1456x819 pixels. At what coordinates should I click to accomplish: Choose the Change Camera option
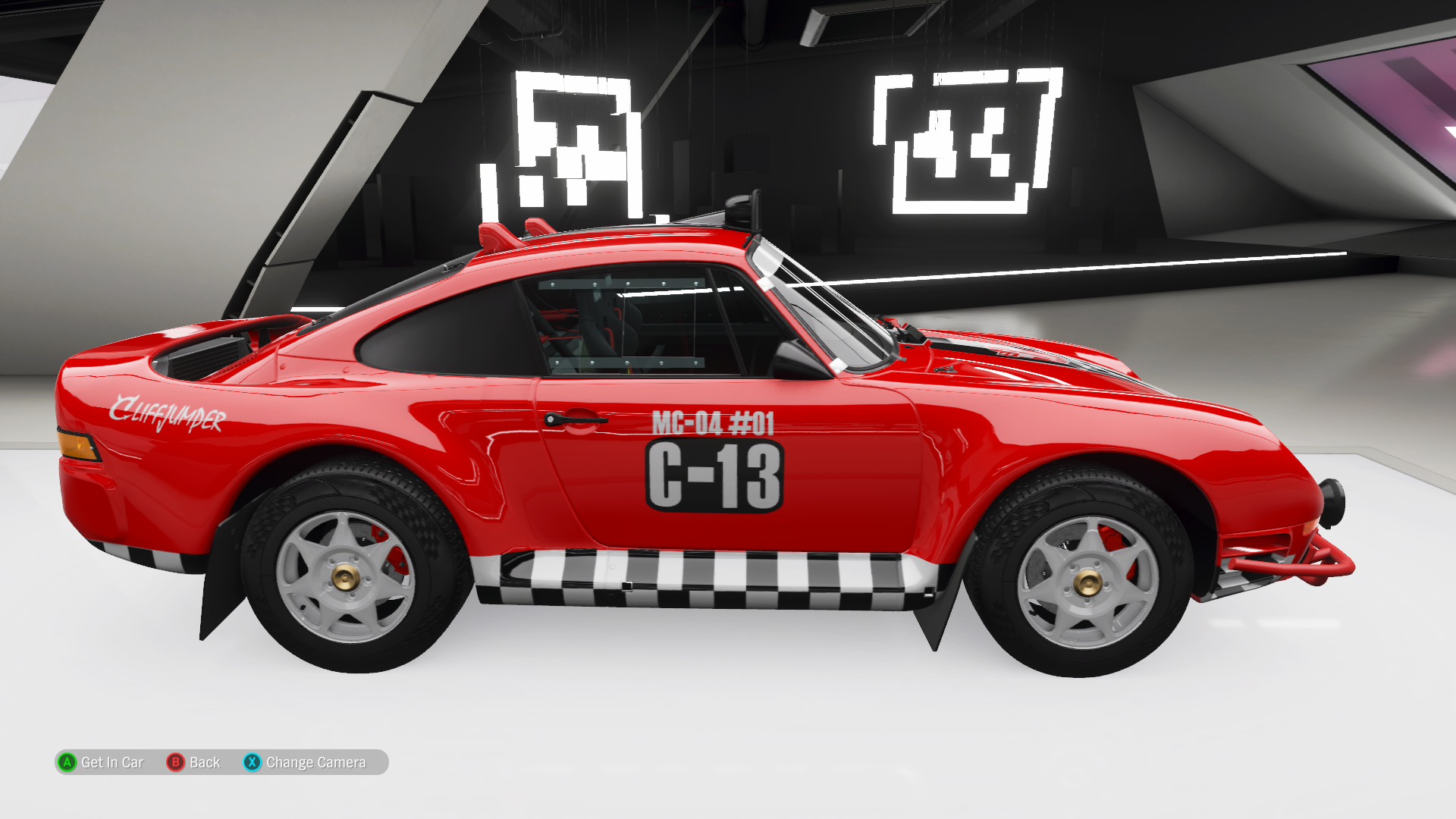click(306, 762)
